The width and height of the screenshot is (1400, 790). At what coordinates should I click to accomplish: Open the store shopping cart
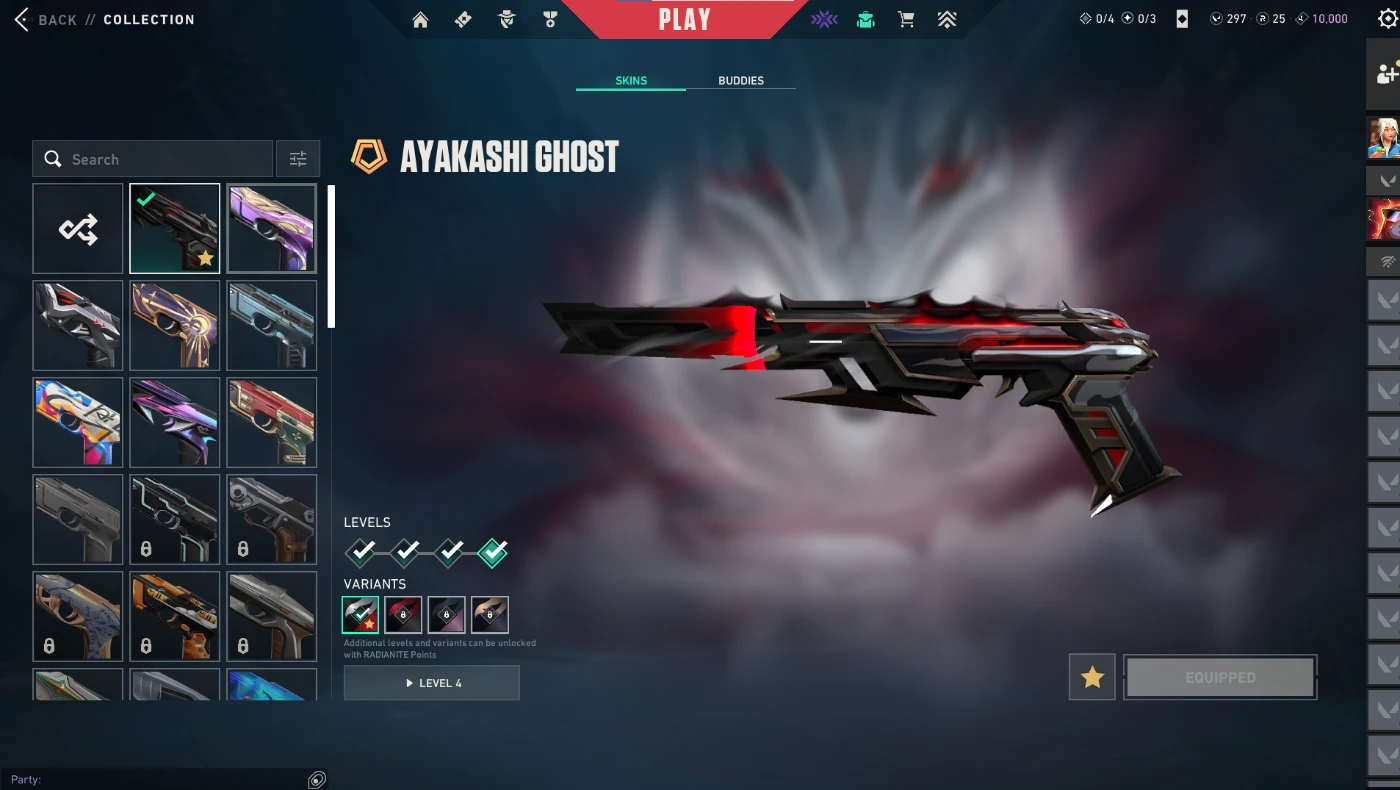906,20
